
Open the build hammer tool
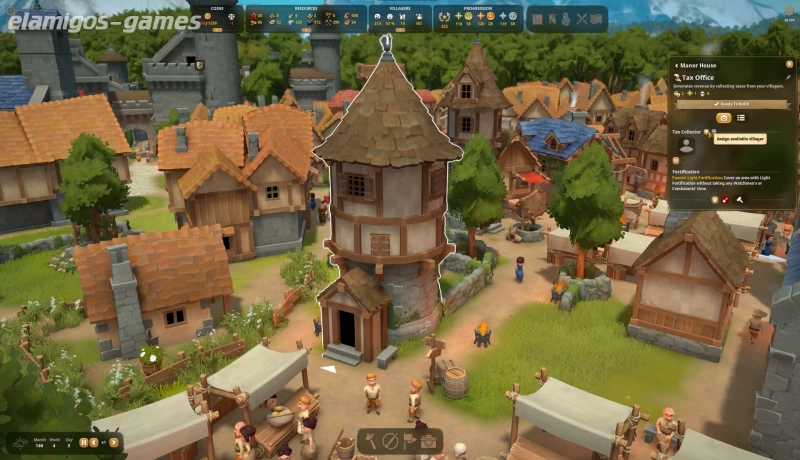(x=372, y=440)
